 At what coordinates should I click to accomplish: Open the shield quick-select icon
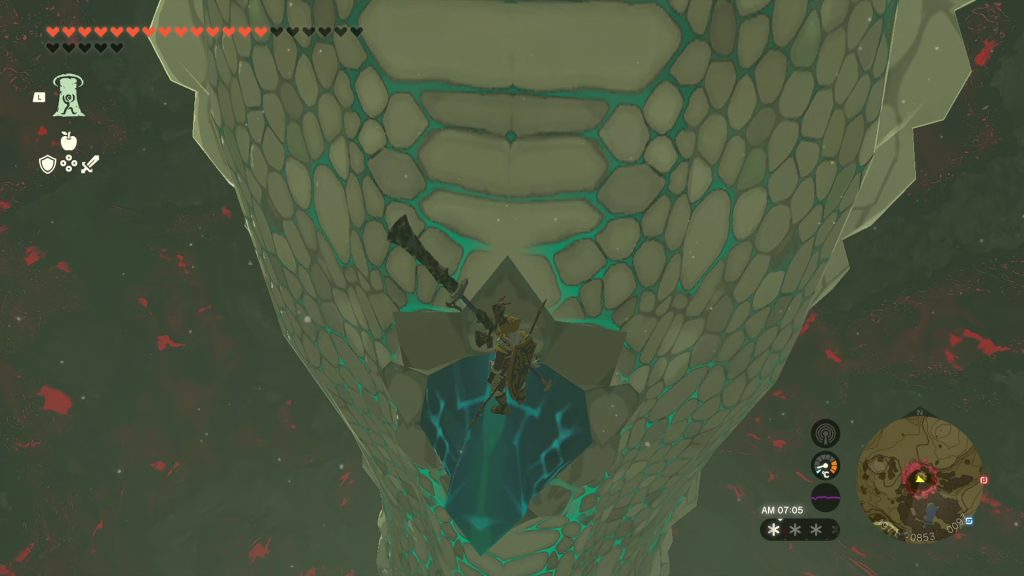click(x=47, y=164)
